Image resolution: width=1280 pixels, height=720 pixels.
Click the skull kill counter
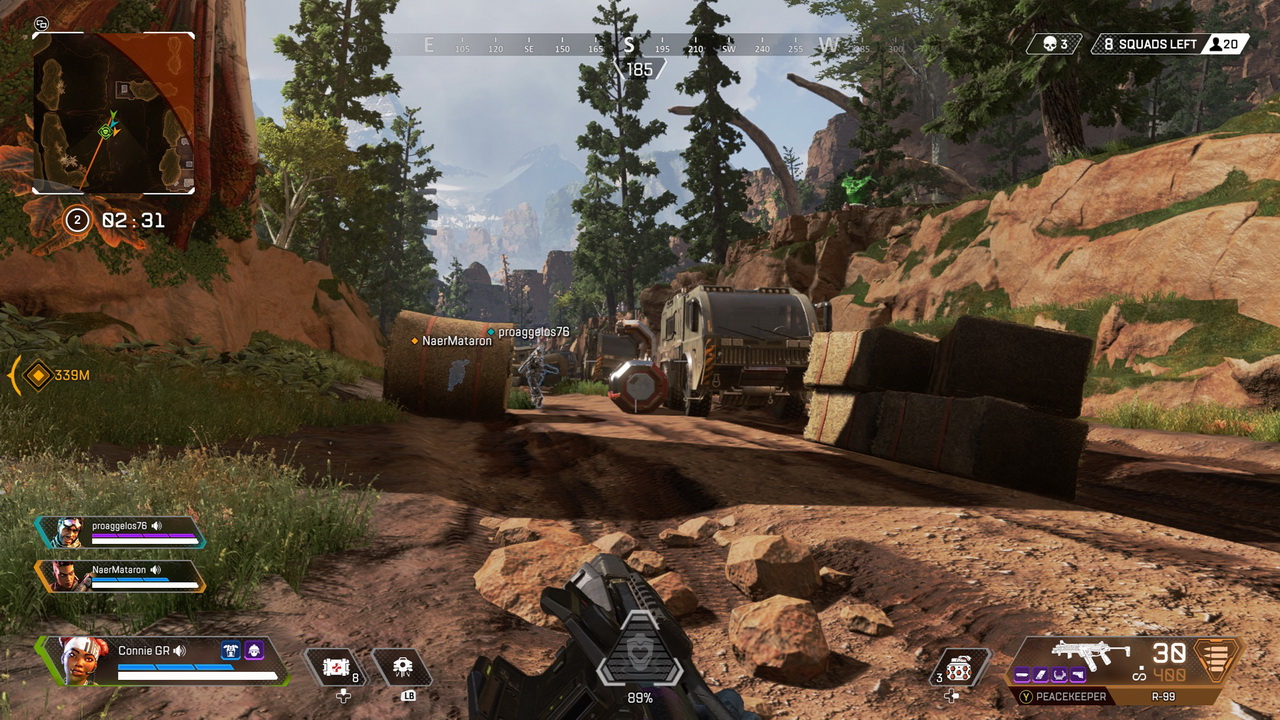1053,44
